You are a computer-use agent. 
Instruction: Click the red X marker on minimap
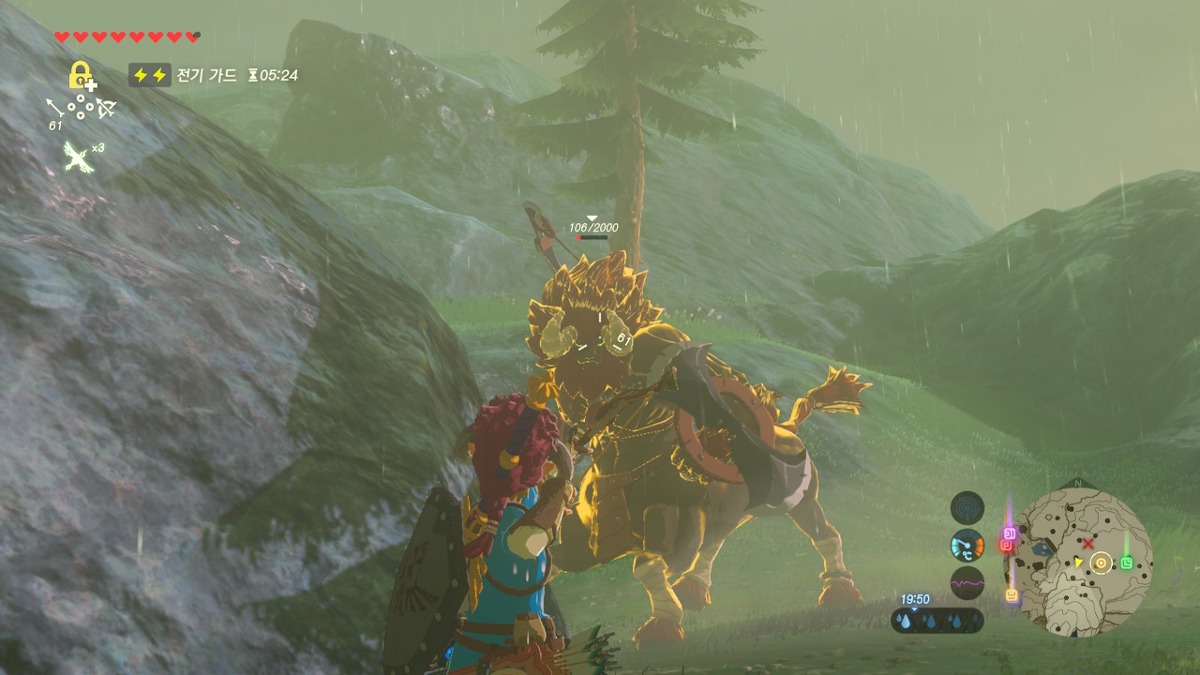coord(1088,543)
